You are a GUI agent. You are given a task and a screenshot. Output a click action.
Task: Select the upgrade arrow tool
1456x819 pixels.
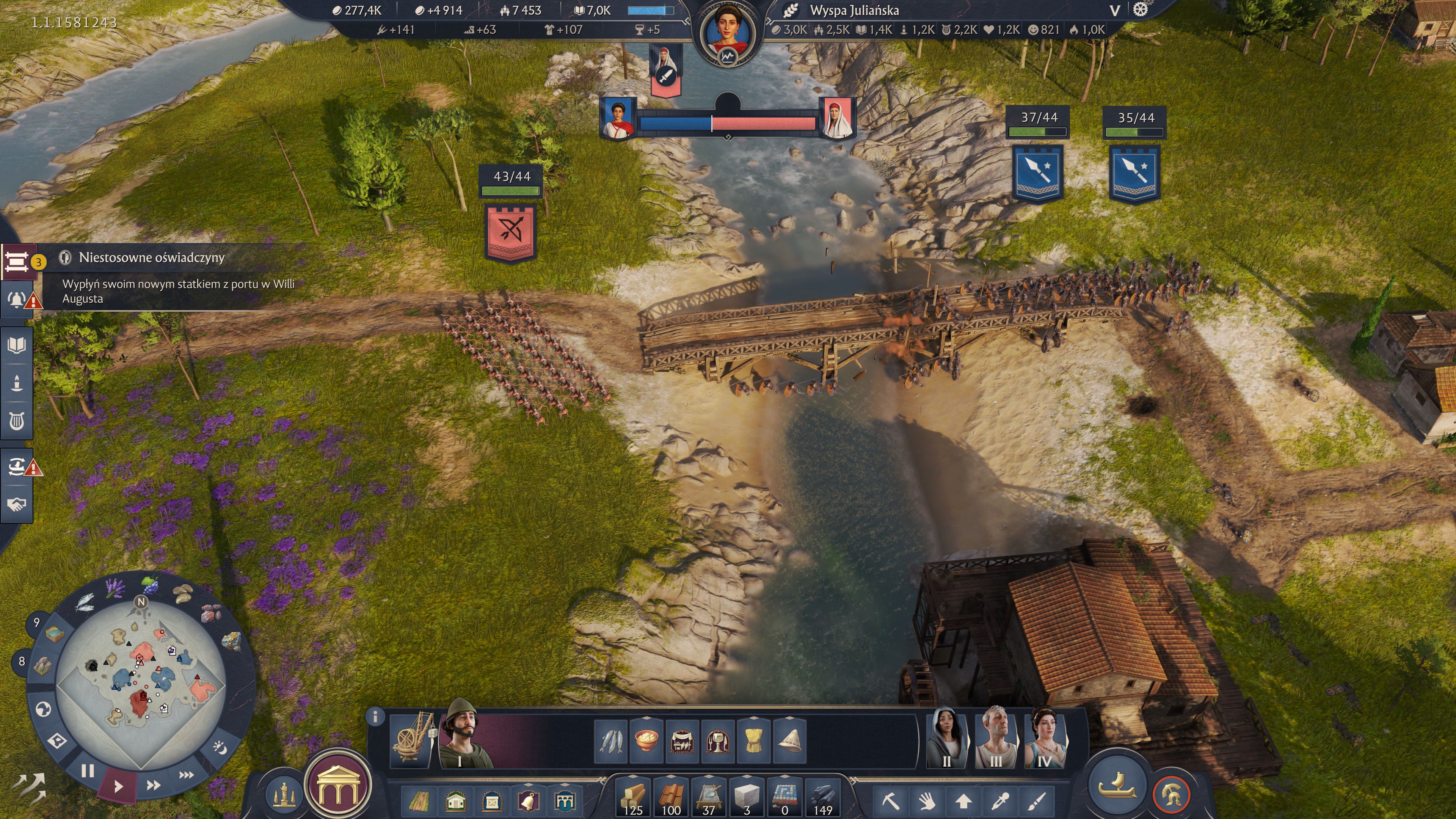964,801
